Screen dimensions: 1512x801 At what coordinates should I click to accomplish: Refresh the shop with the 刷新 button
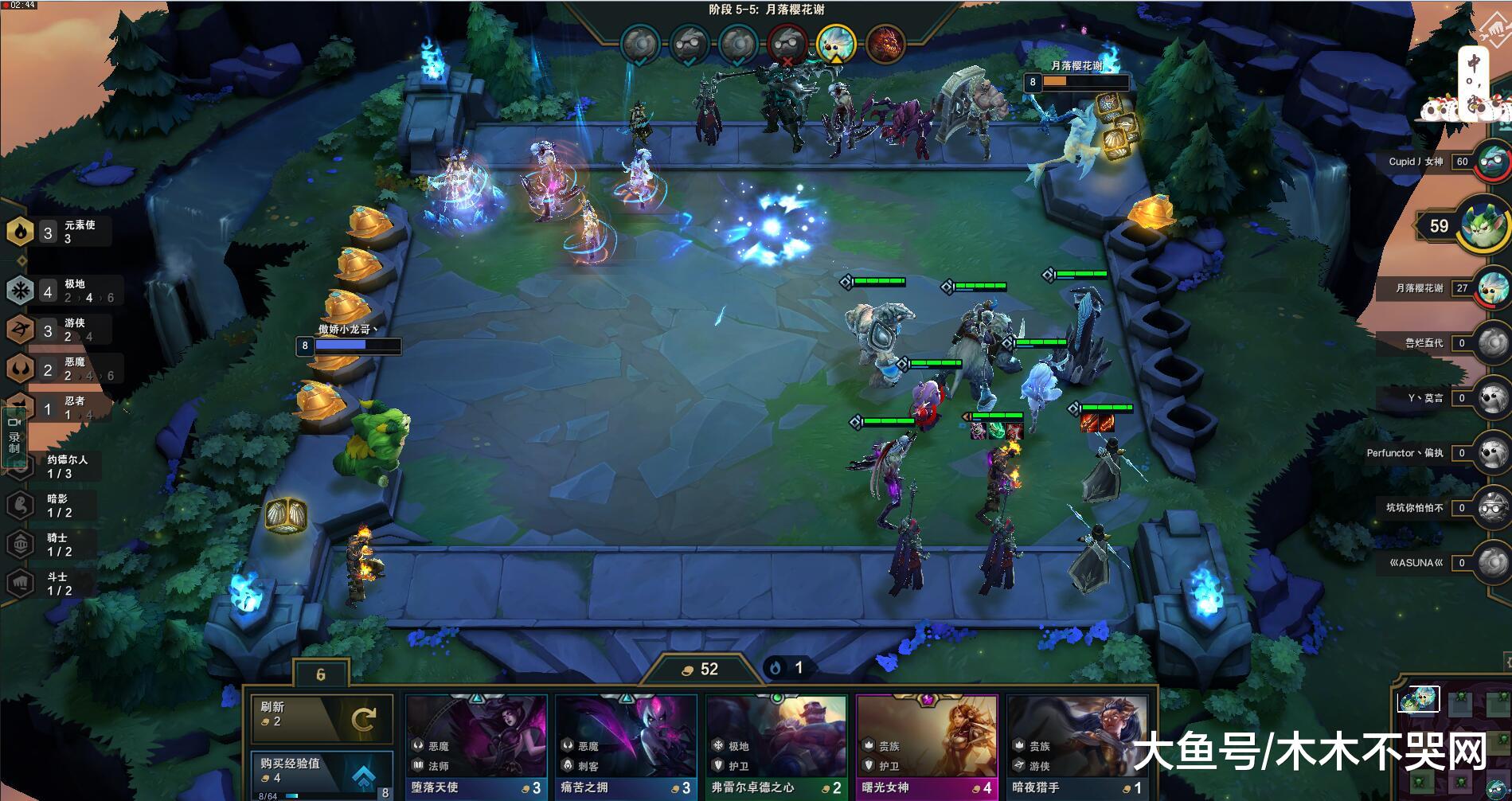pos(322,719)
